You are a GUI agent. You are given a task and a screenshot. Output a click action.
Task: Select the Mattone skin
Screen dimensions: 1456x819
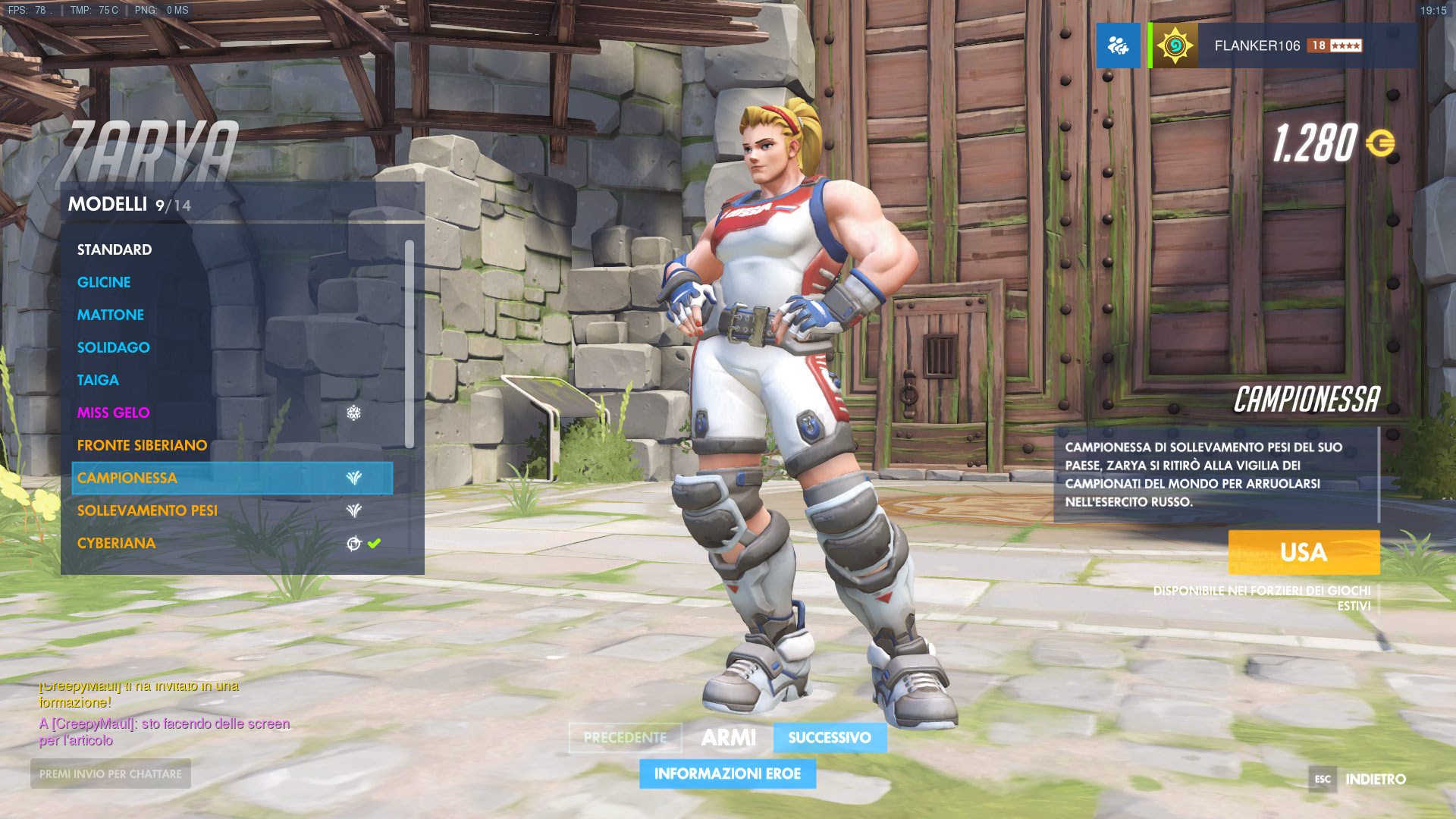[x=111, y=315]
